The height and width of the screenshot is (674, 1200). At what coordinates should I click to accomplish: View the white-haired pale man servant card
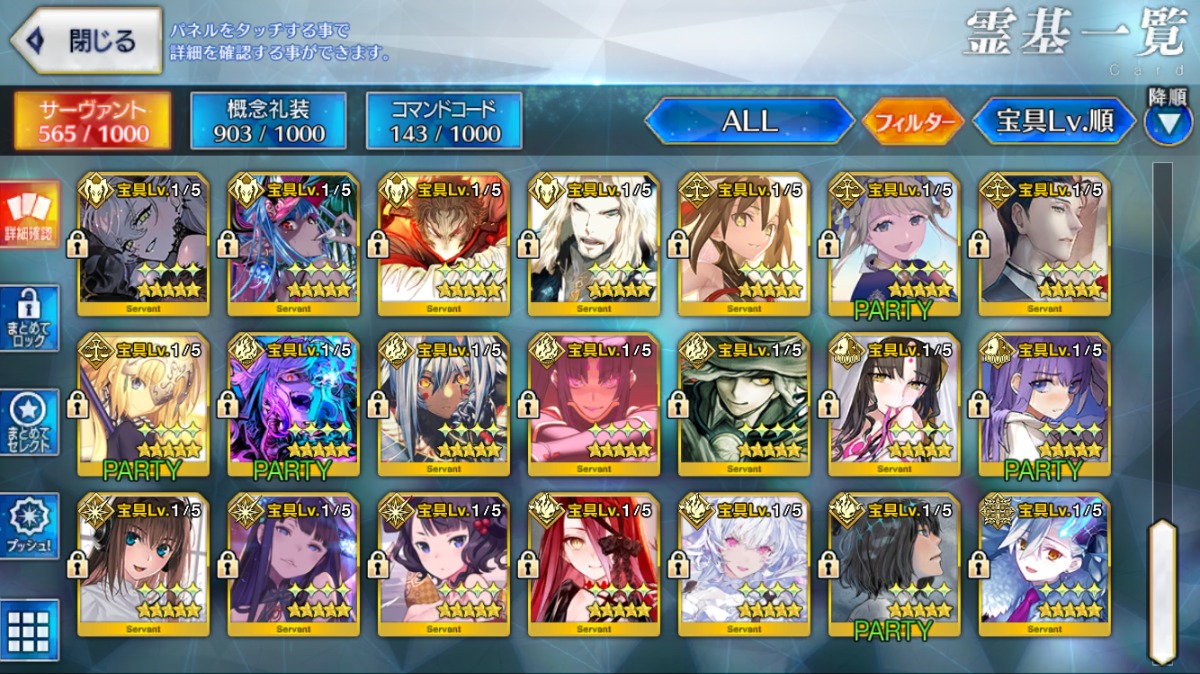click(x=594, y=245)
